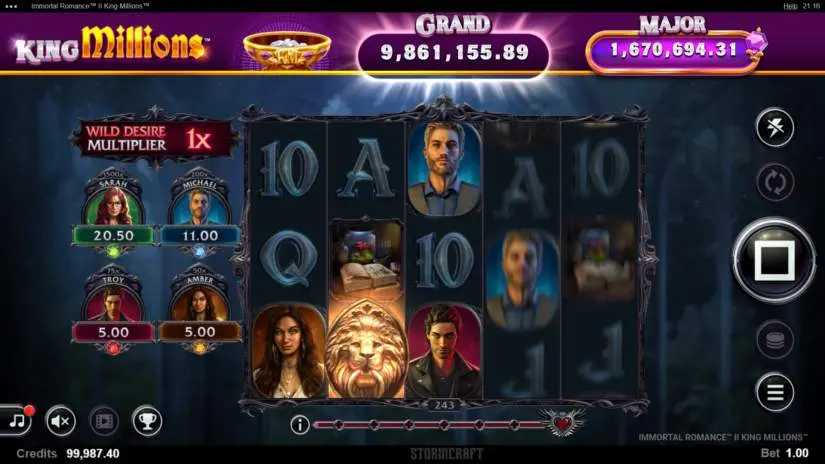Open the coin stack bet settings
The image size is (825, 464).
(774, 340)
